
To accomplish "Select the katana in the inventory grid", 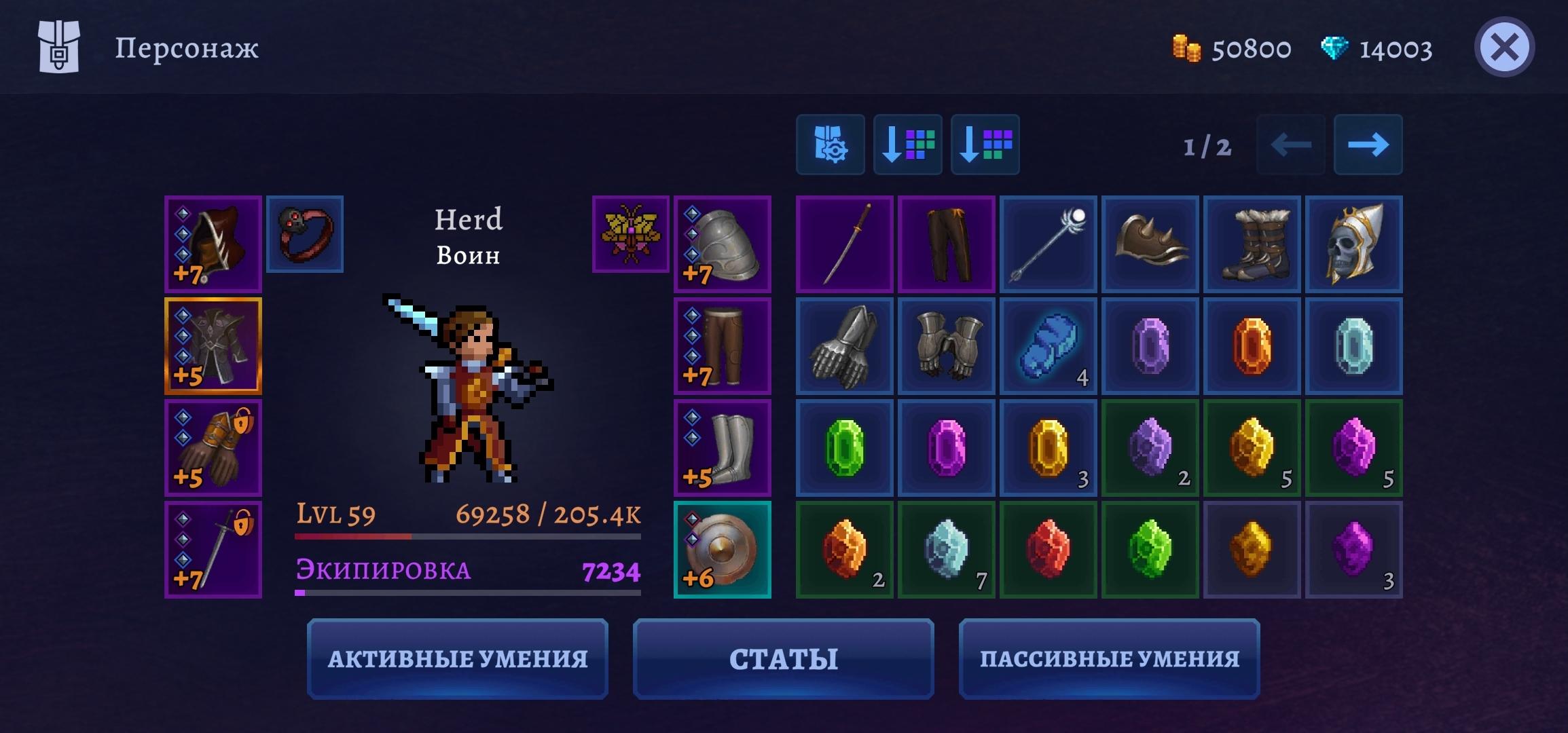I will [x=844, y=244].
